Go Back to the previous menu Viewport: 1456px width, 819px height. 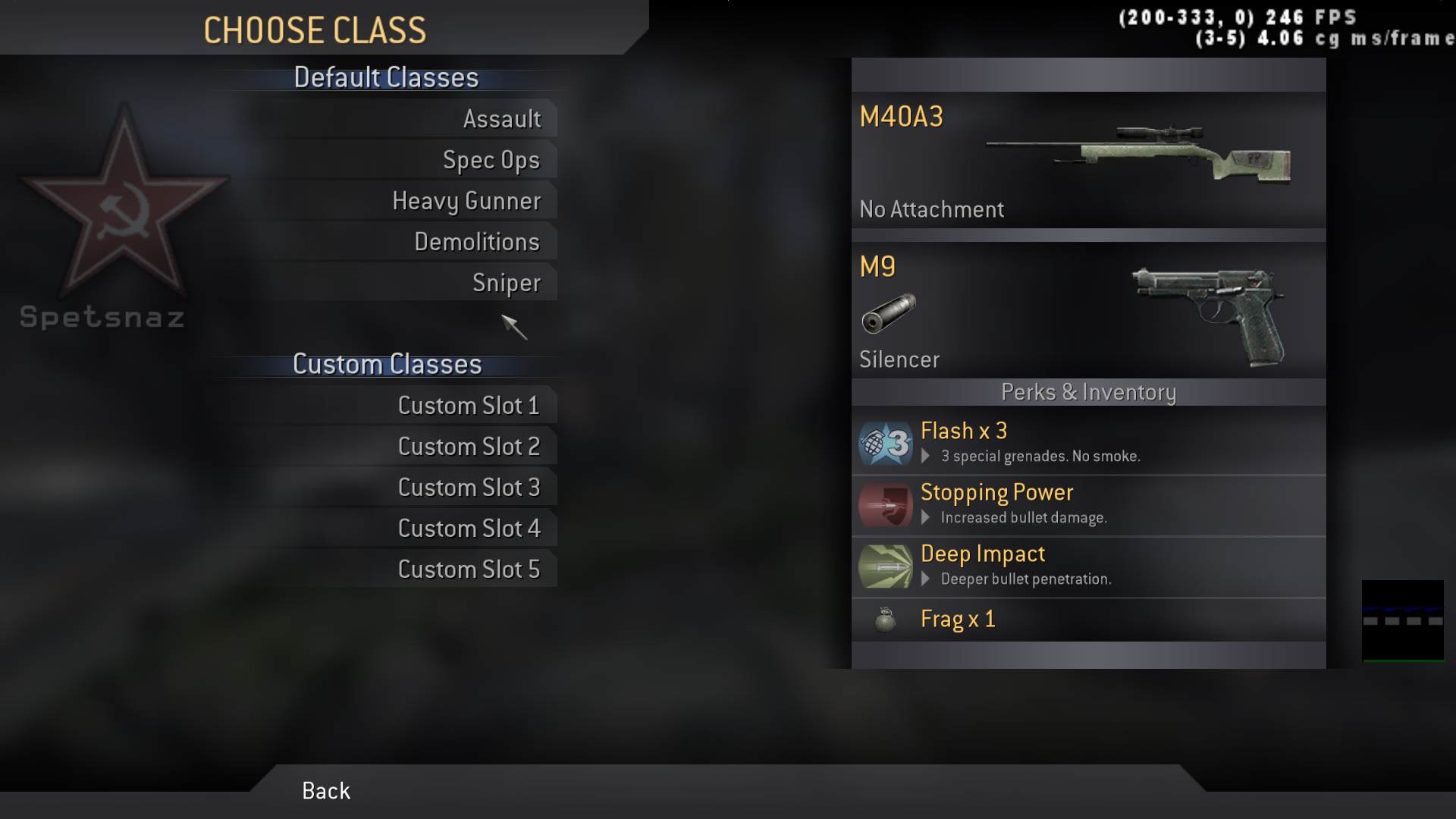pyautogui.click(x=326, y=791)
